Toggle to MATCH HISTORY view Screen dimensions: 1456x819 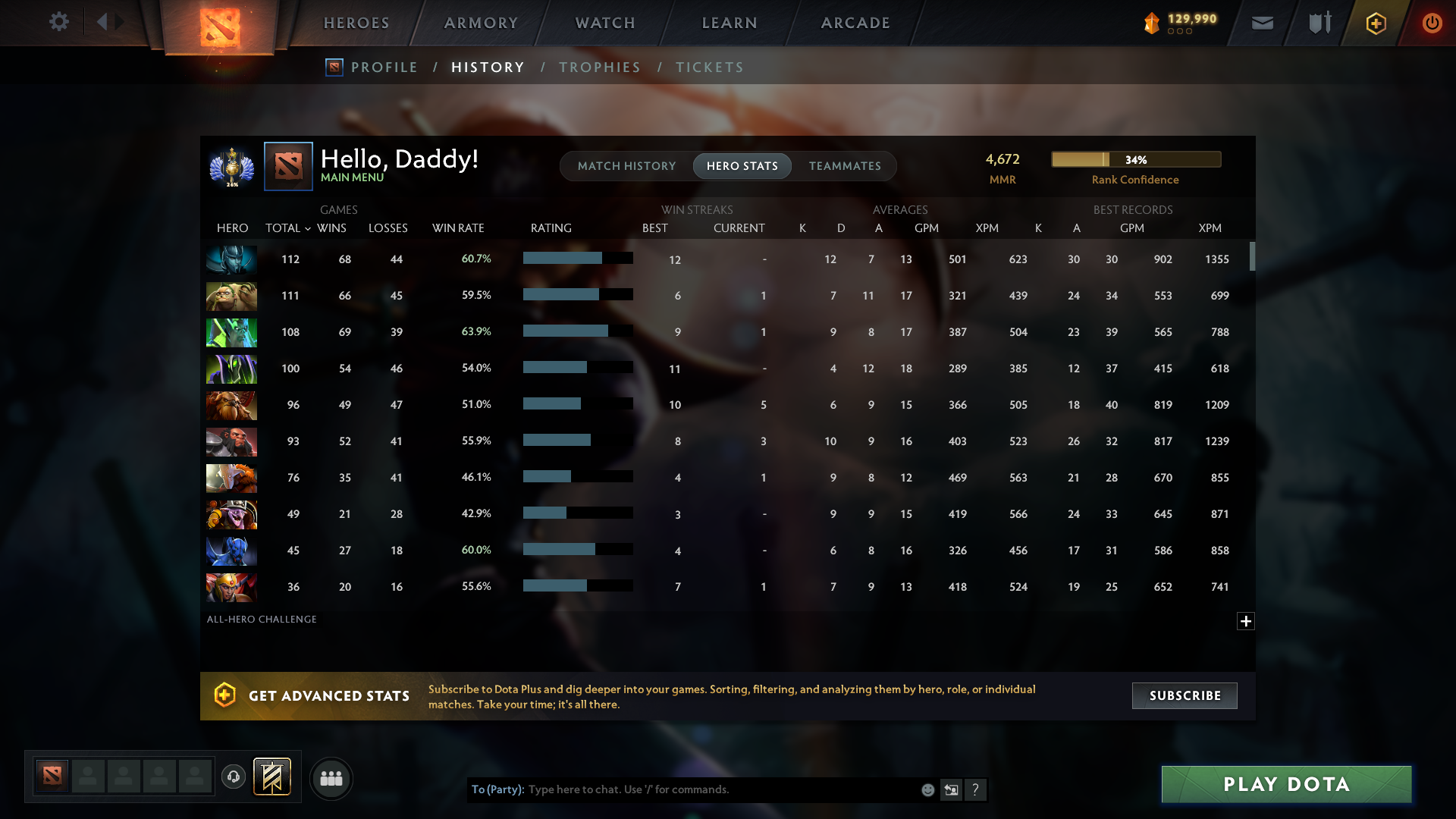[x=626, y=165]
